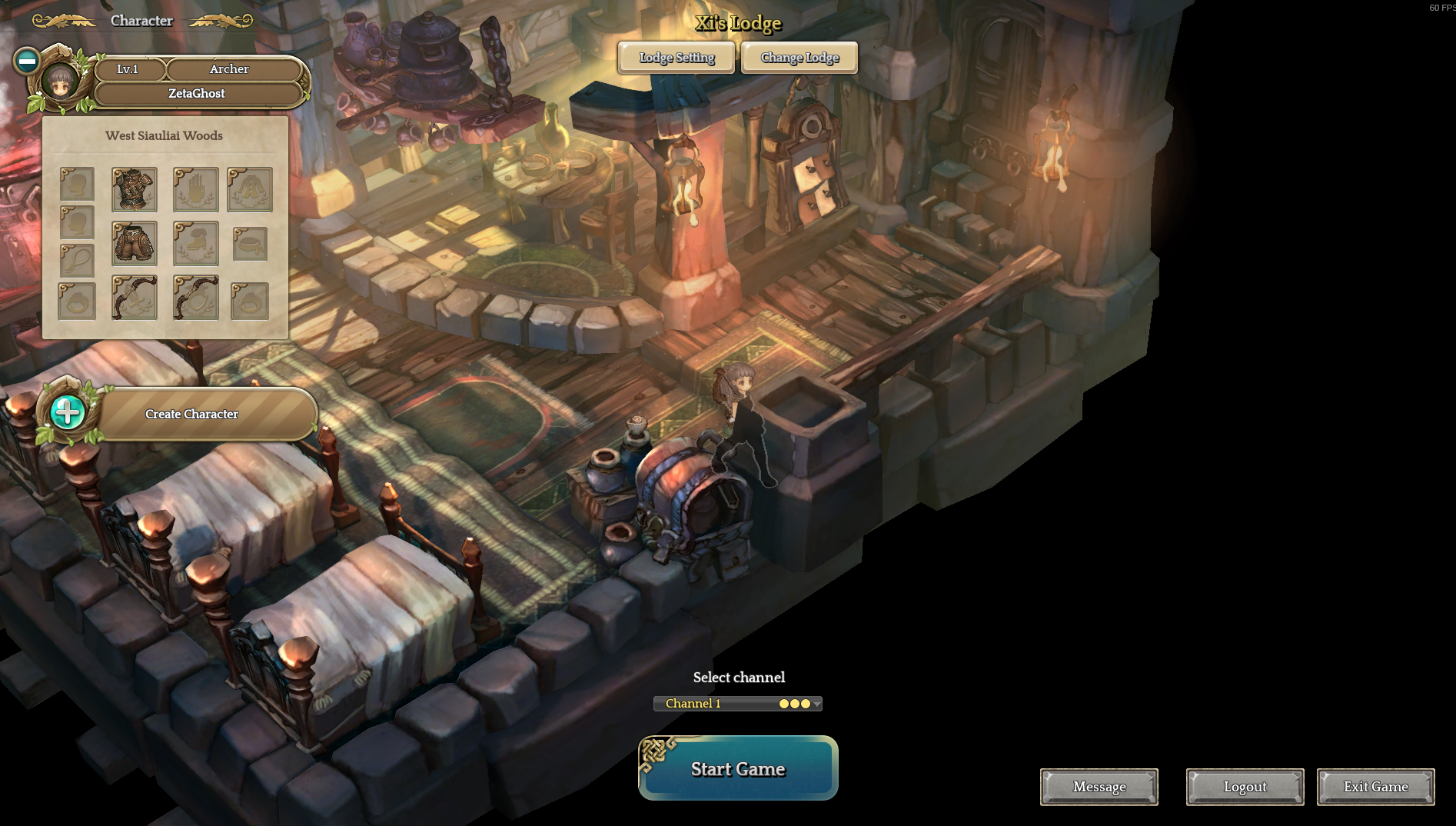This screenshot has height=826, width=1456.
Task: Click the empty boots equipment slot
Action: [196, 243]
